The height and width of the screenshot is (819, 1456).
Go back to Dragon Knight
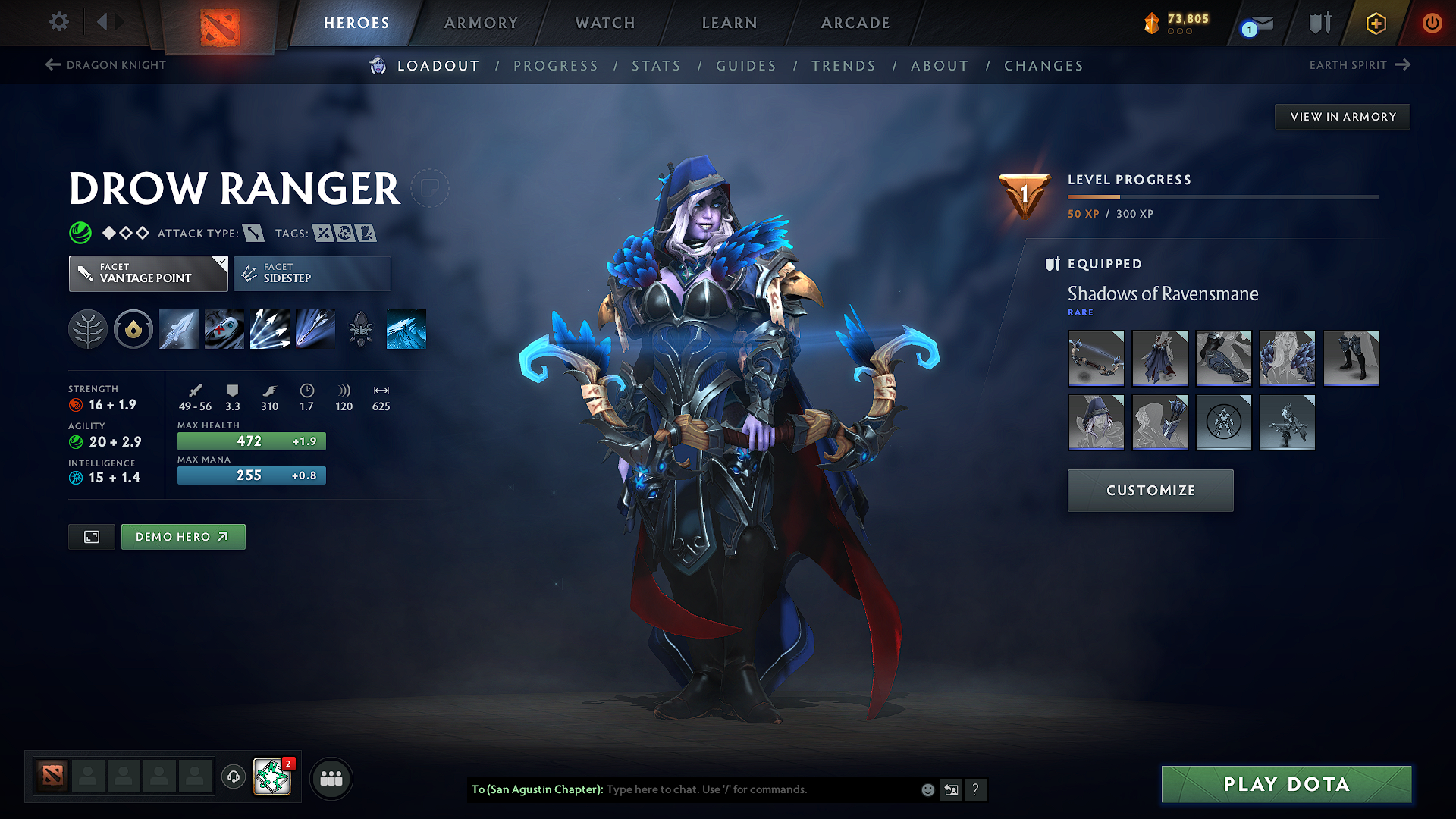click(106, 65)
